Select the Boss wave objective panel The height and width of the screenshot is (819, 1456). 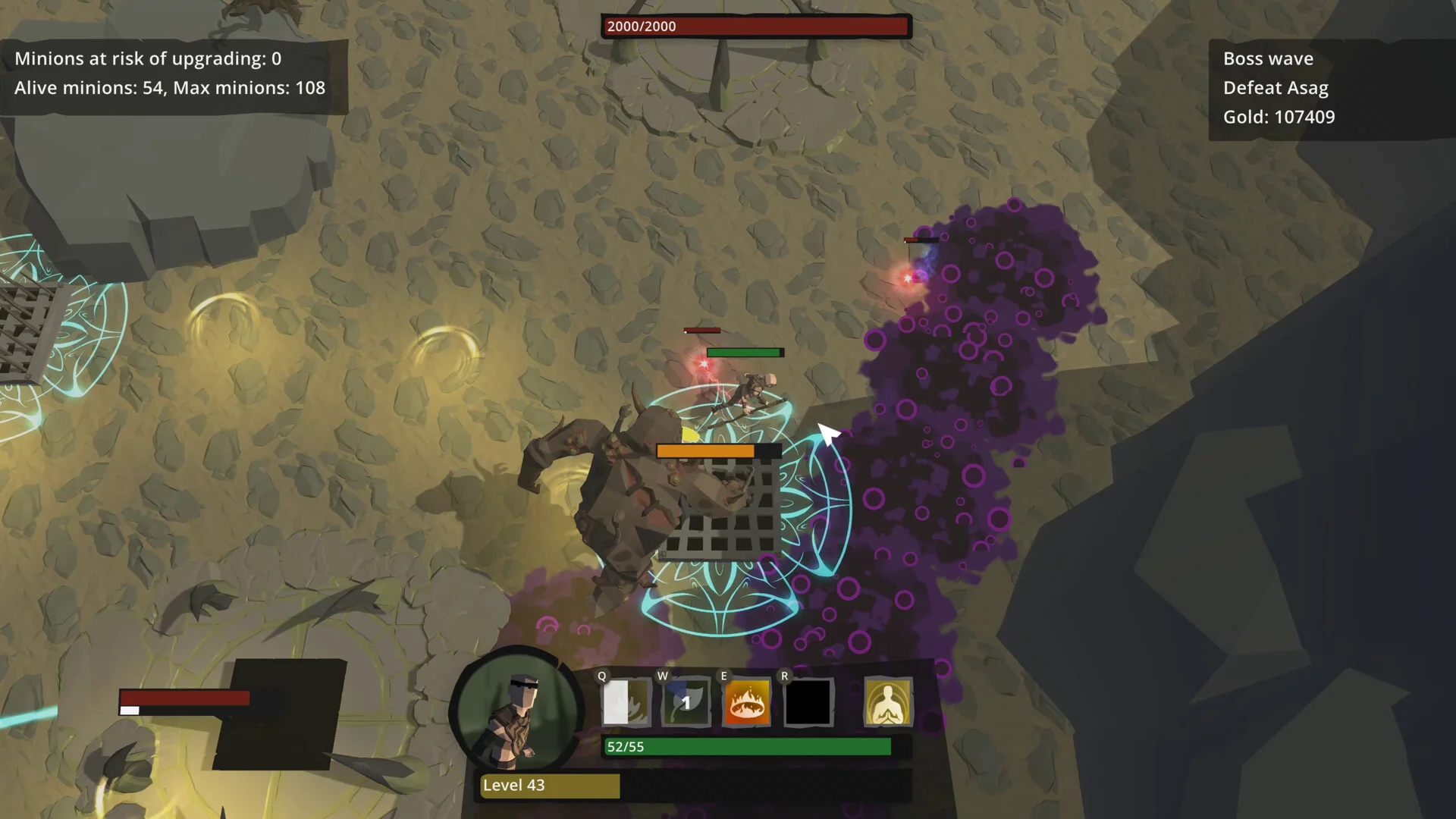click(x=1330, y=89)
